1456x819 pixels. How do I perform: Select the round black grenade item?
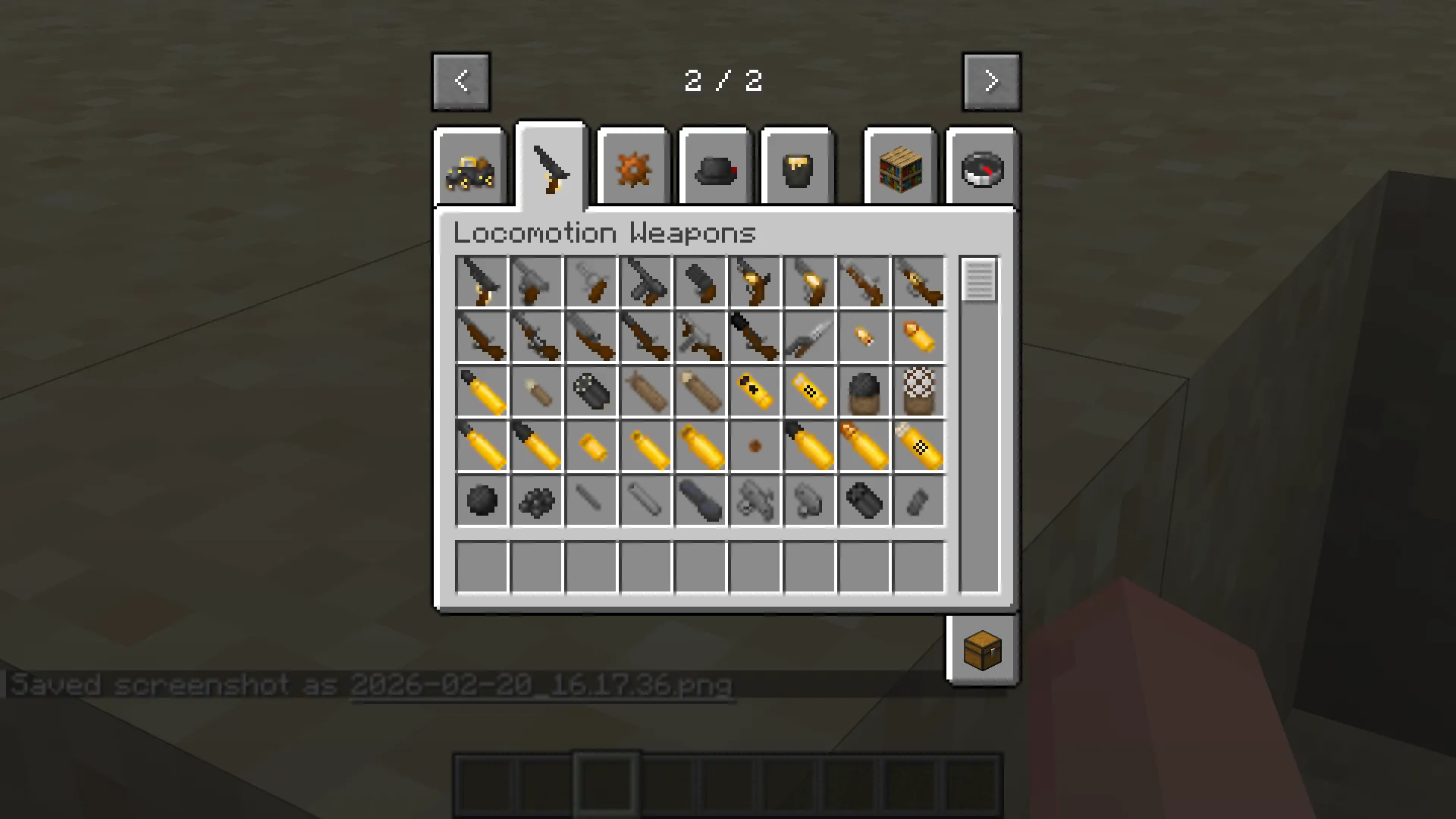pos(482,500)
